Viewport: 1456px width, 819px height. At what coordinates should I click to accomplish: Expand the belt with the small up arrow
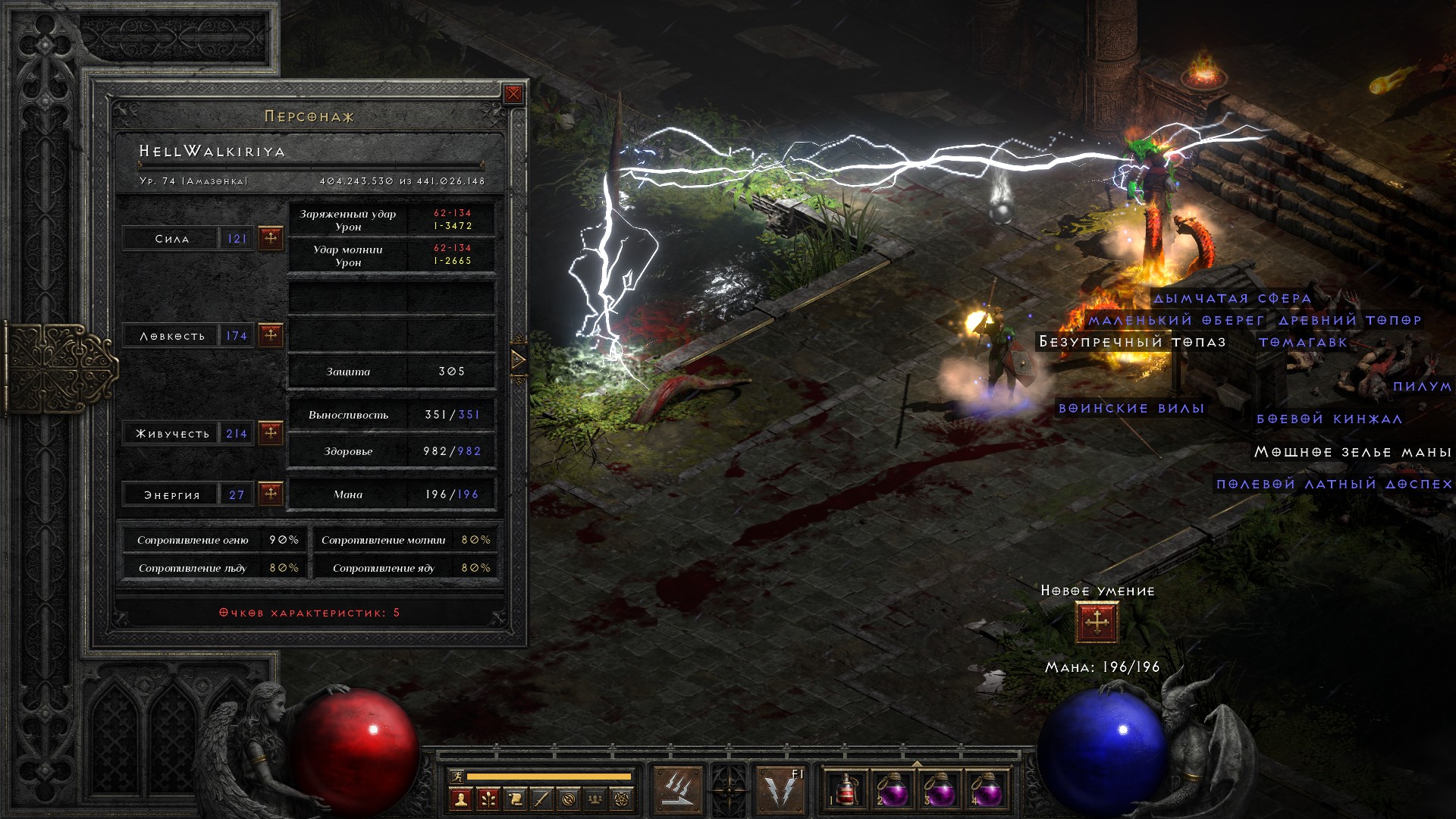click(917, 764)
